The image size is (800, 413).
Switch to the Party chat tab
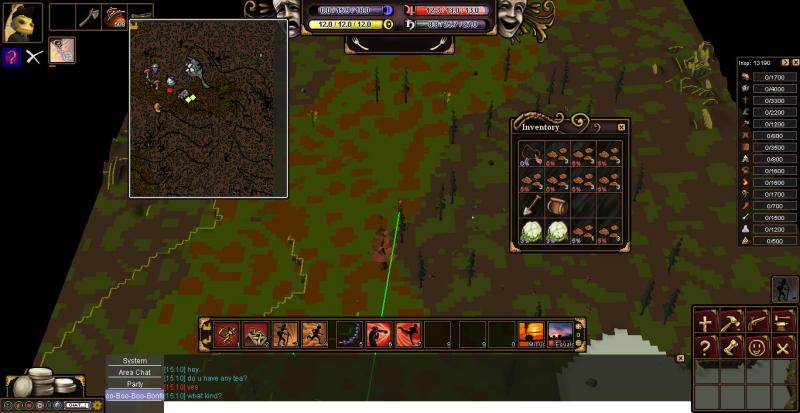tap(135, 384)
